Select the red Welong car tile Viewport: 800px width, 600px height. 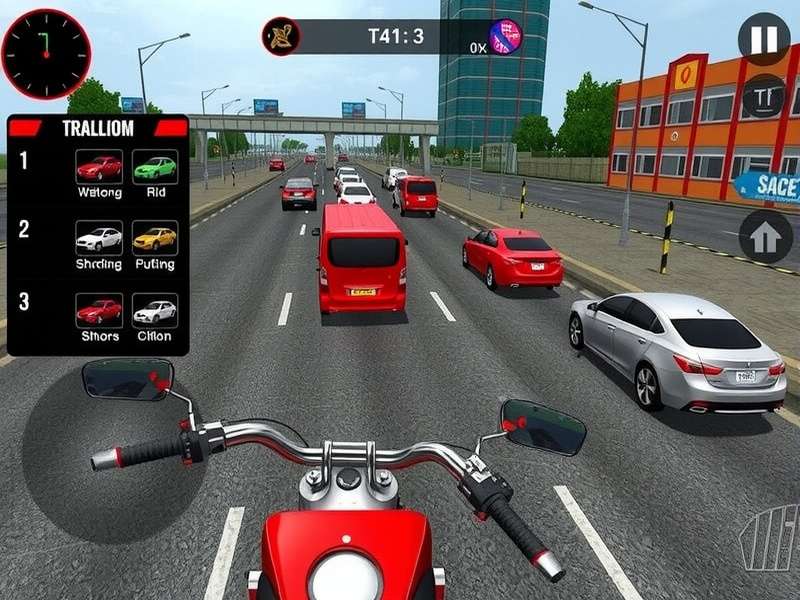(99, 166)
